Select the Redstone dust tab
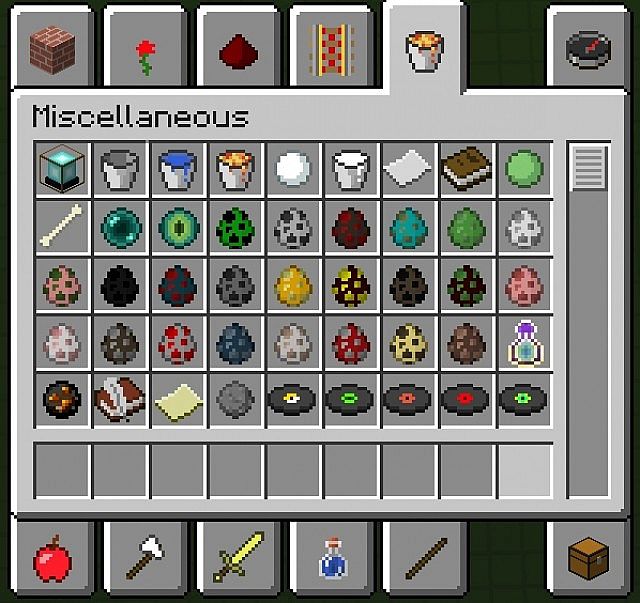640x603 pixels. 237,50
